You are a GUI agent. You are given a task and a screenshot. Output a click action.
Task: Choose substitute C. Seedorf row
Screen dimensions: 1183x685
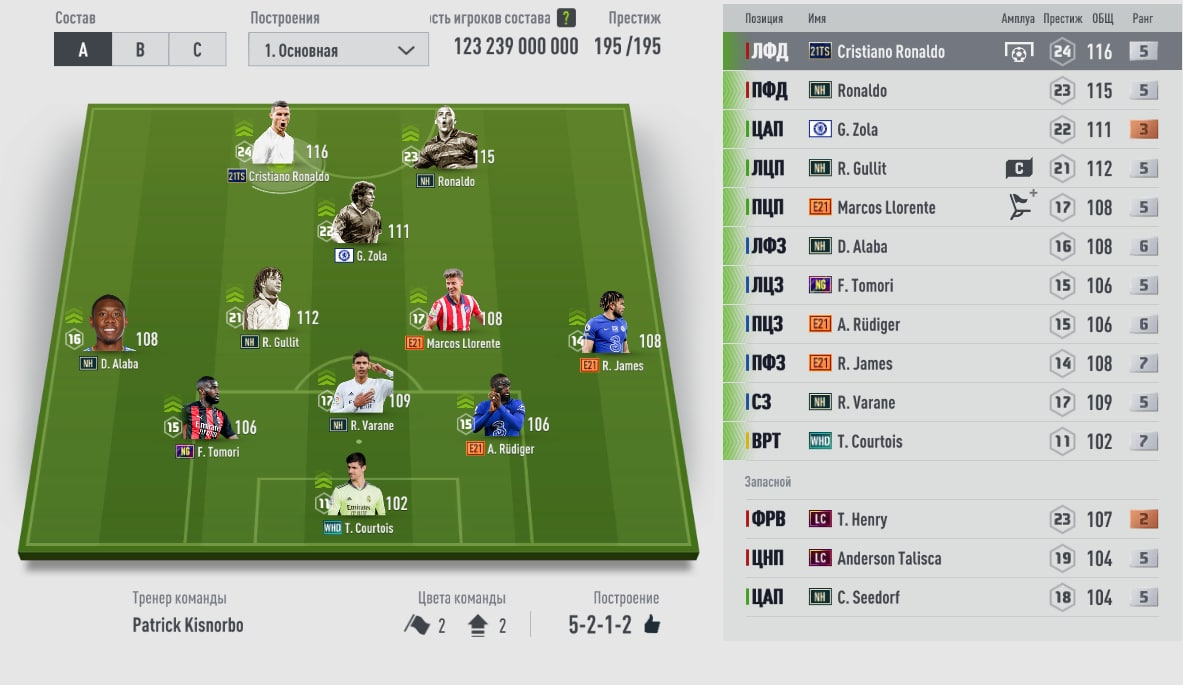click(940, 598)
